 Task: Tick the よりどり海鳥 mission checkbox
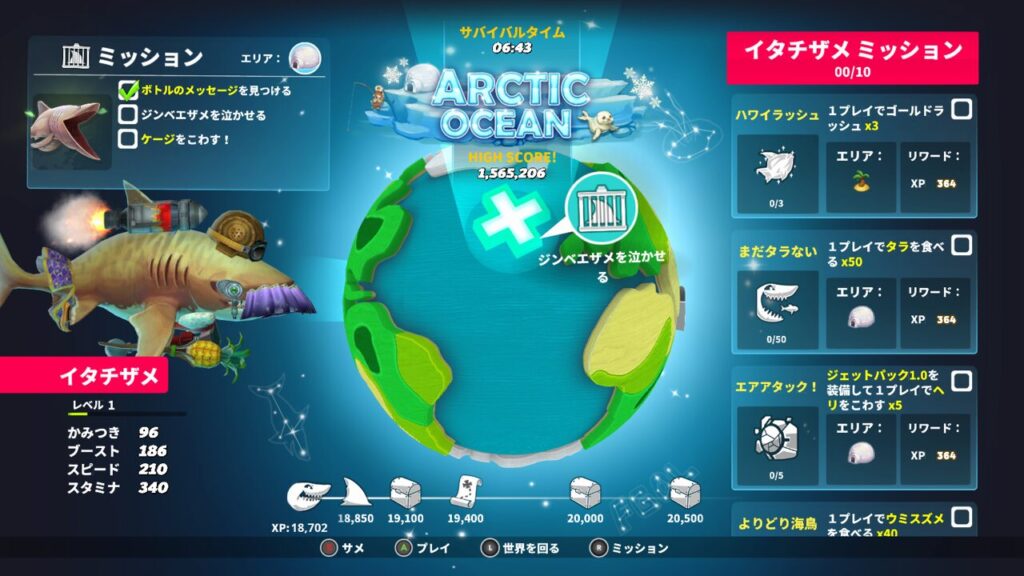point(961,516)
